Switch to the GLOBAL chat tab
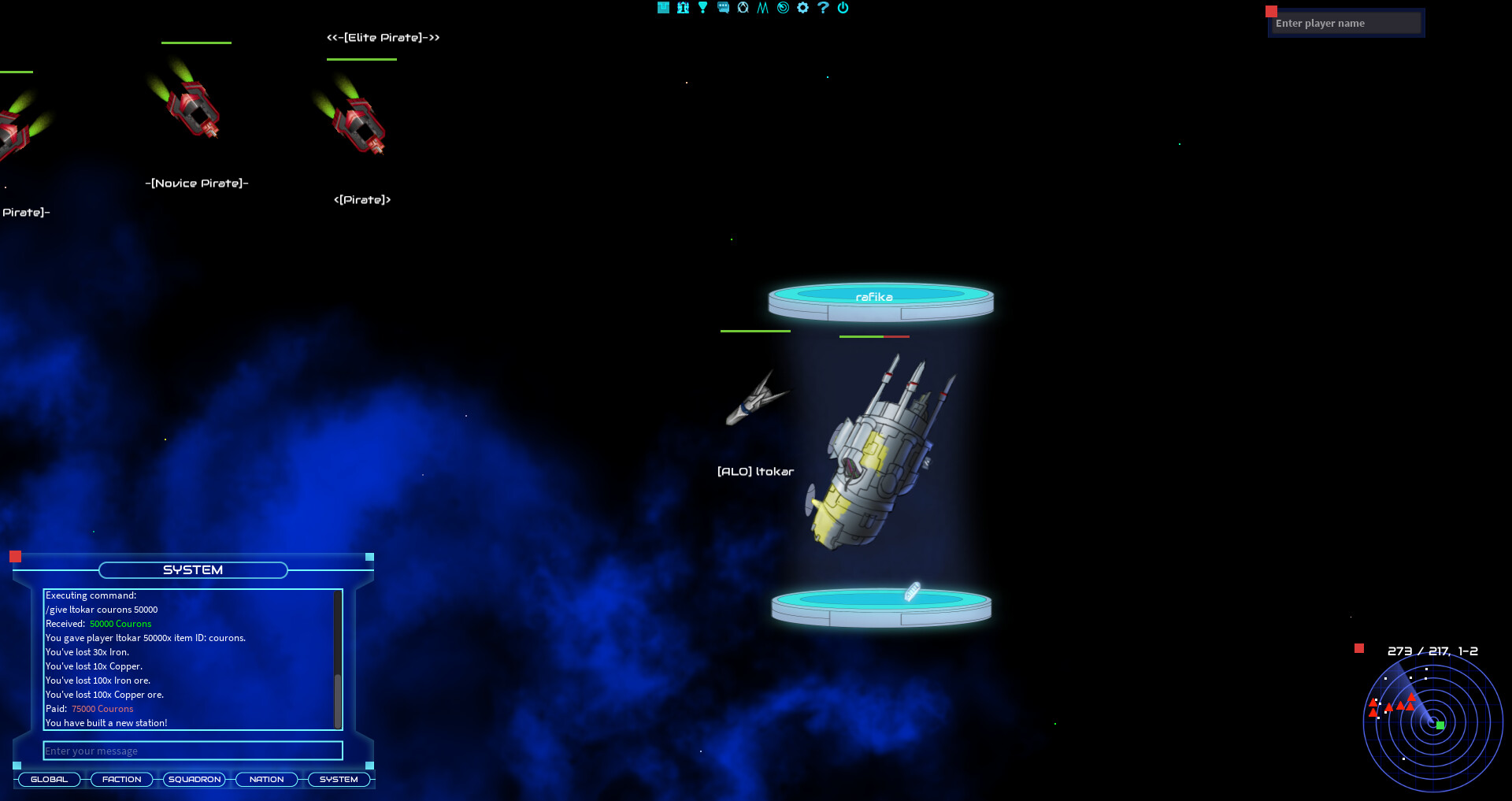The height and width of the screenshot is (801, 1512). click(49, 779)
